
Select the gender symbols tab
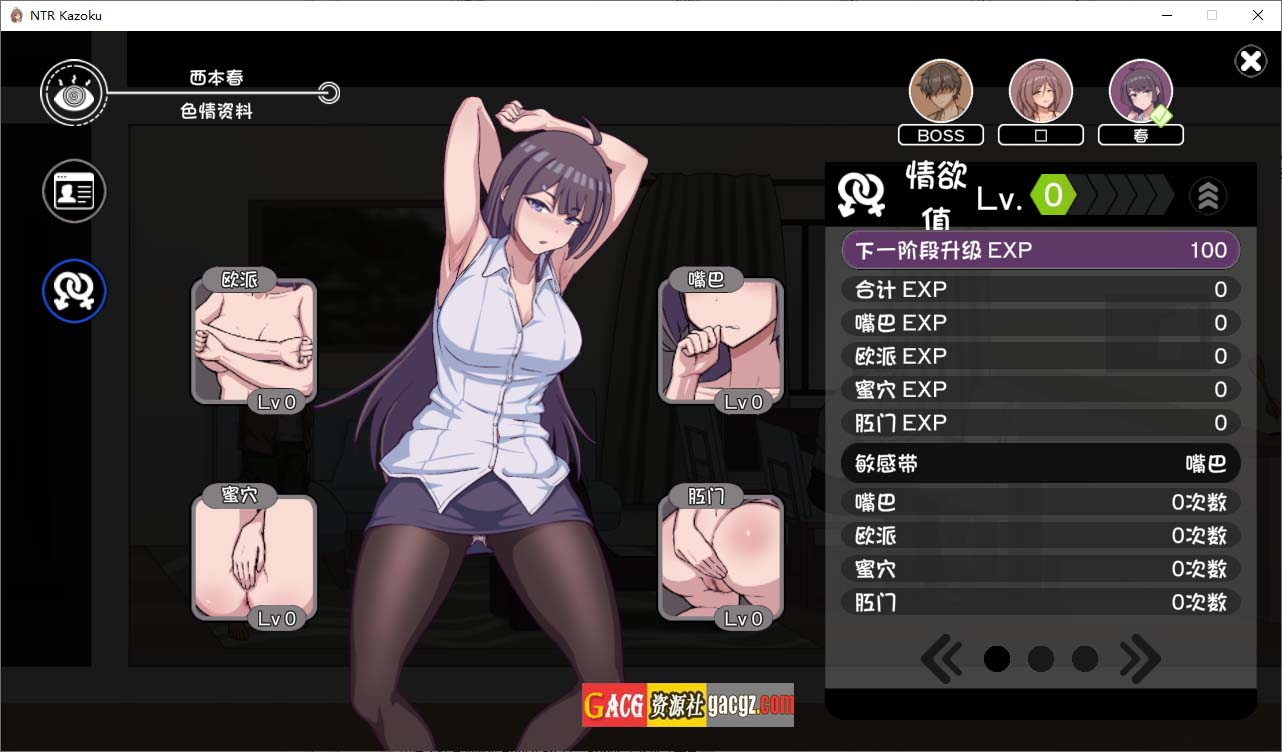coord(74,291)
